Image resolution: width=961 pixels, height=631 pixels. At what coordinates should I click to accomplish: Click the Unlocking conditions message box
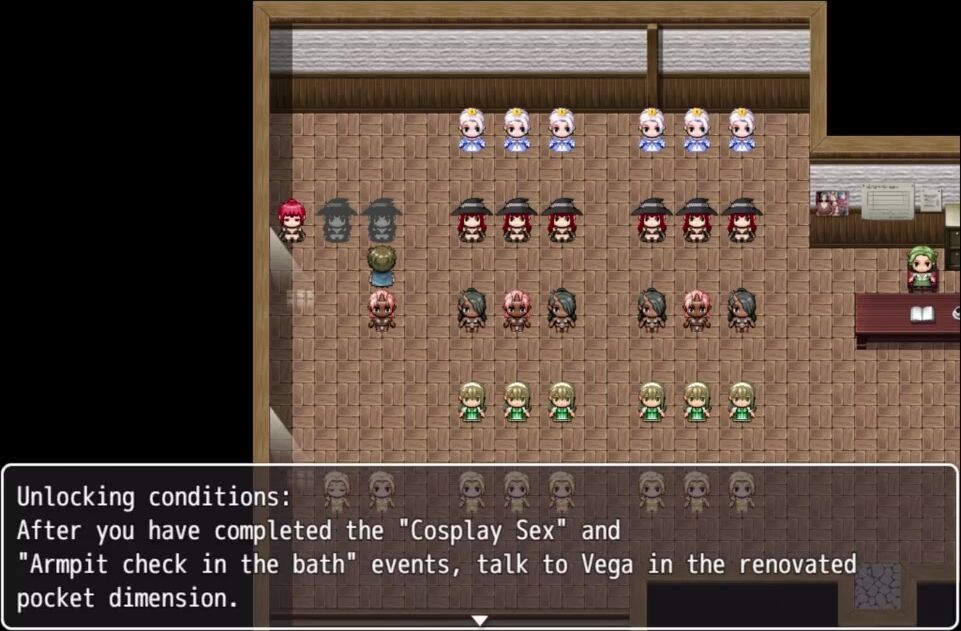pyautogui.click(x=480, y=546)
